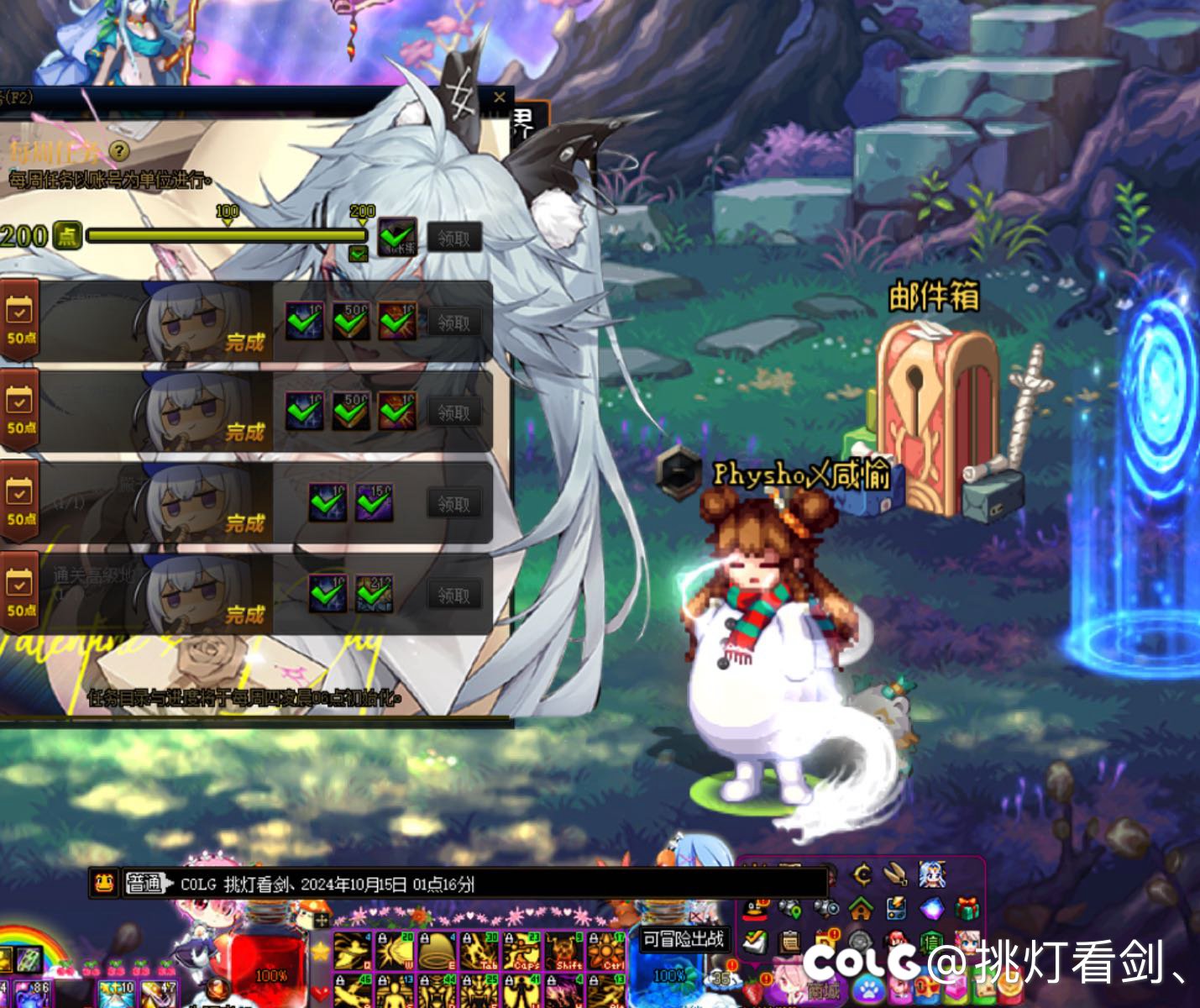Open the gift box menu icon

coord(967,908)
